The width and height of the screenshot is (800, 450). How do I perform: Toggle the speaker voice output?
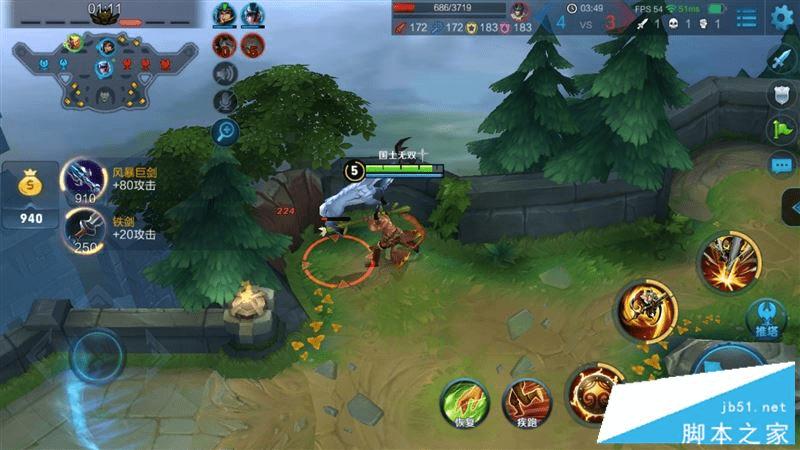225,73
